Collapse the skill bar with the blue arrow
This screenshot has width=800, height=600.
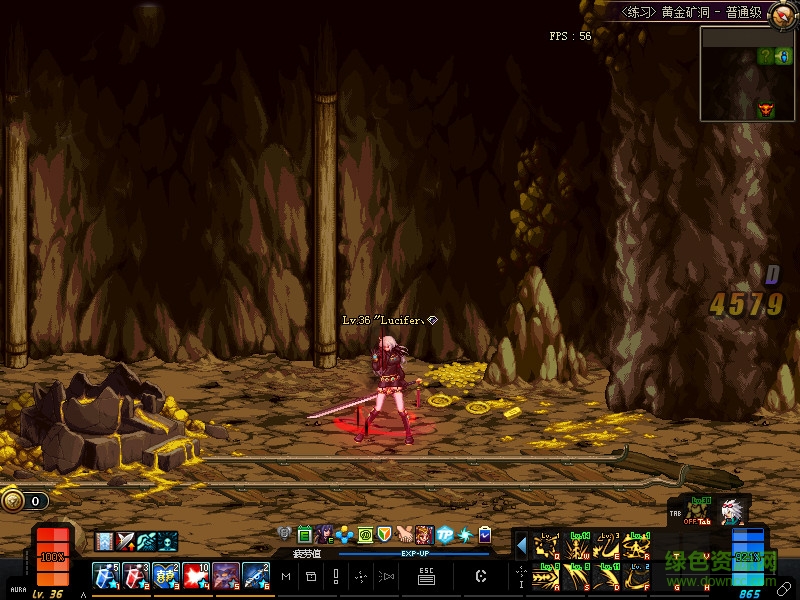[521, 546]
